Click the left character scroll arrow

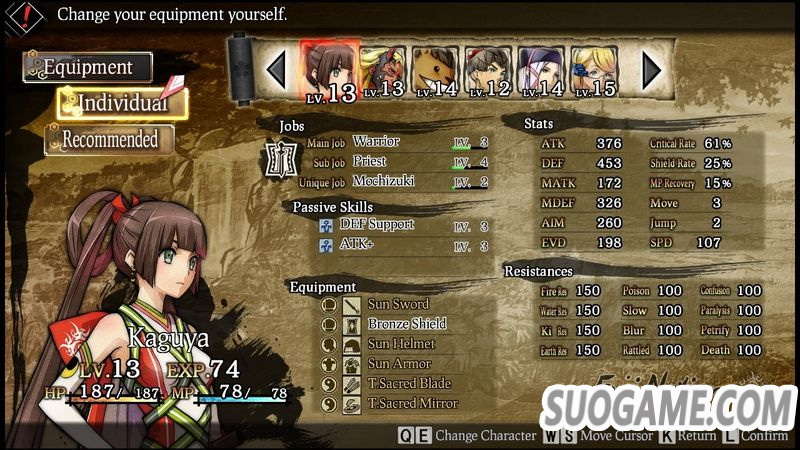pyautogui.click(x=277, y=70)
